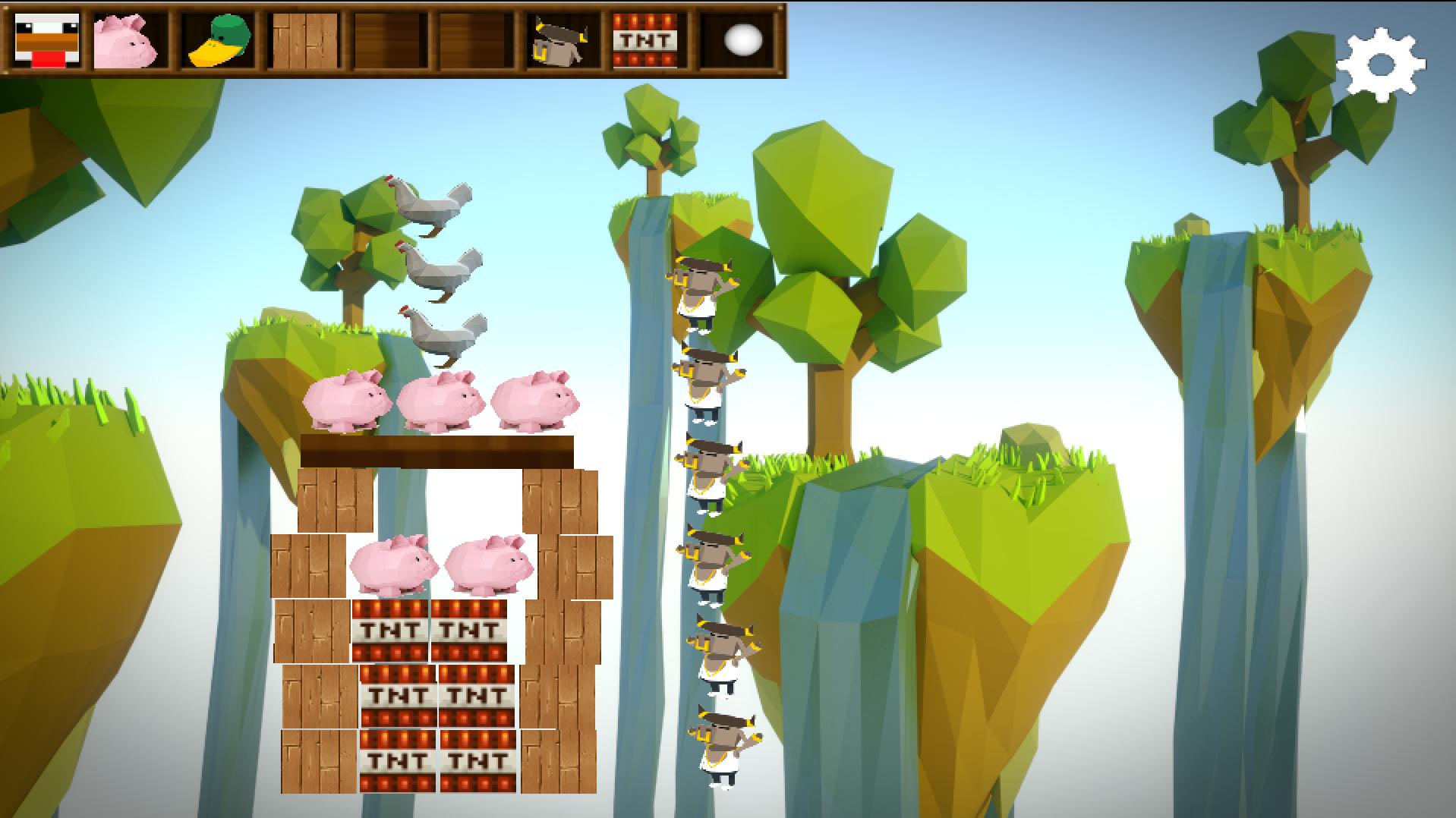The height and width of the screenshot is (818, 1456).
Task: Select the wooden plank block from the hotbar
Action: coord(304,42)
